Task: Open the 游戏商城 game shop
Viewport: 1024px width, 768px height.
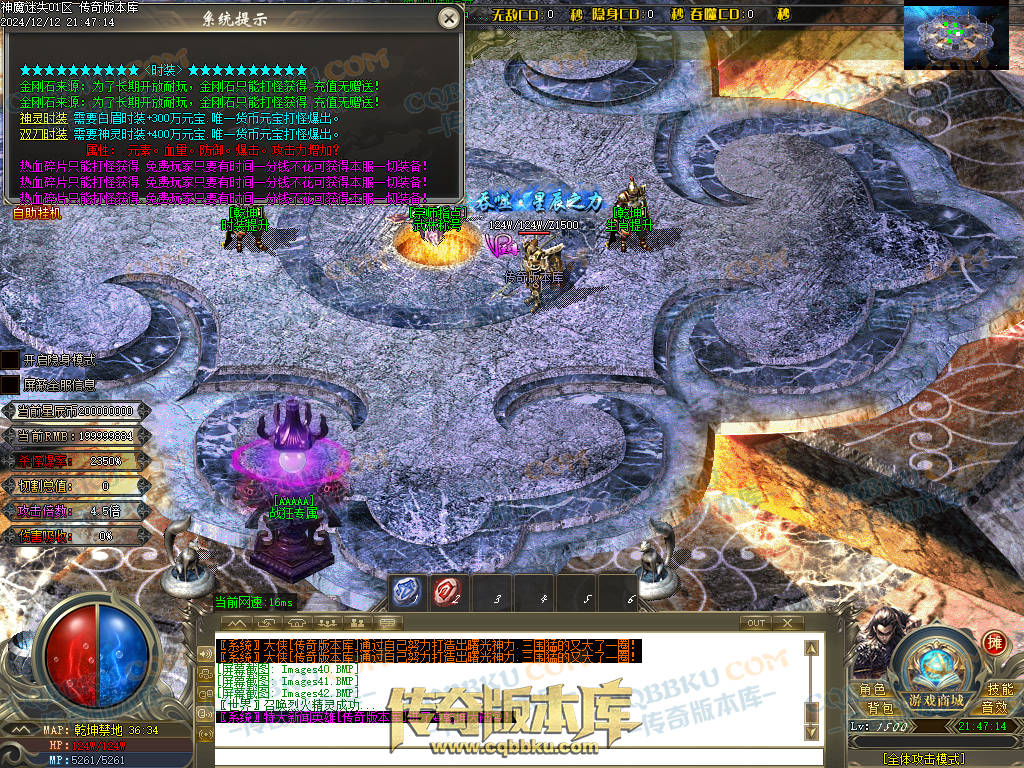Action: [x=936, y=700]
